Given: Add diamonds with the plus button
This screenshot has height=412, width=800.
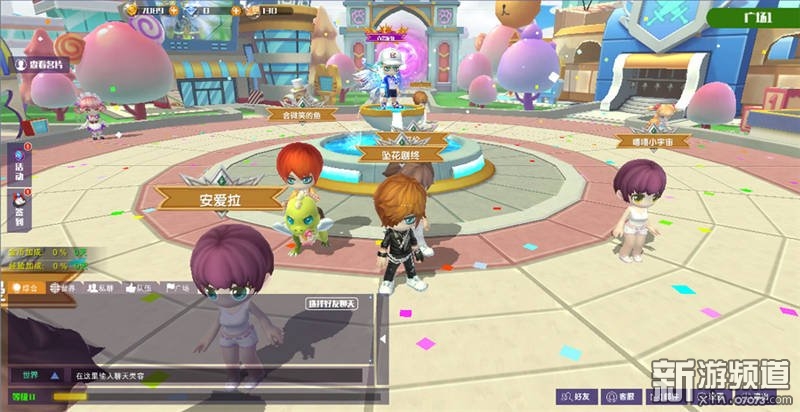Looking at the screenshot, I should [237, 11].
